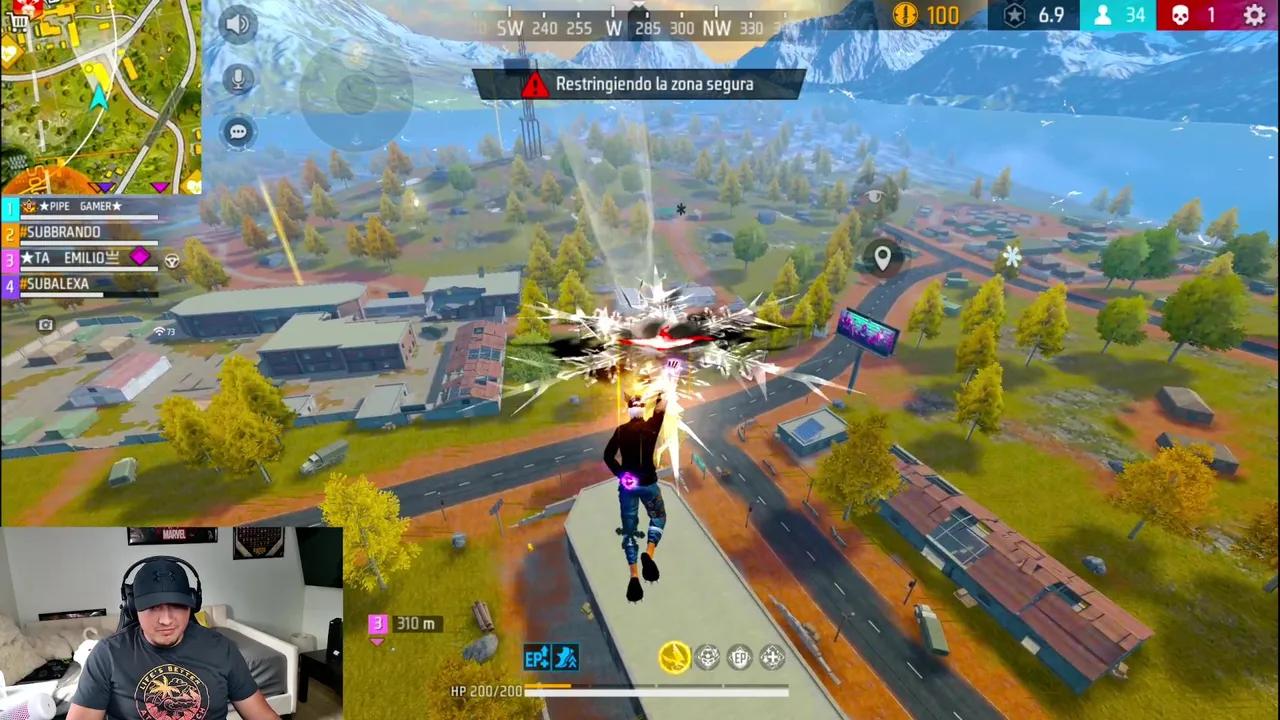Dismiss the Restringiendo la zona segura warning

(640, 84)
